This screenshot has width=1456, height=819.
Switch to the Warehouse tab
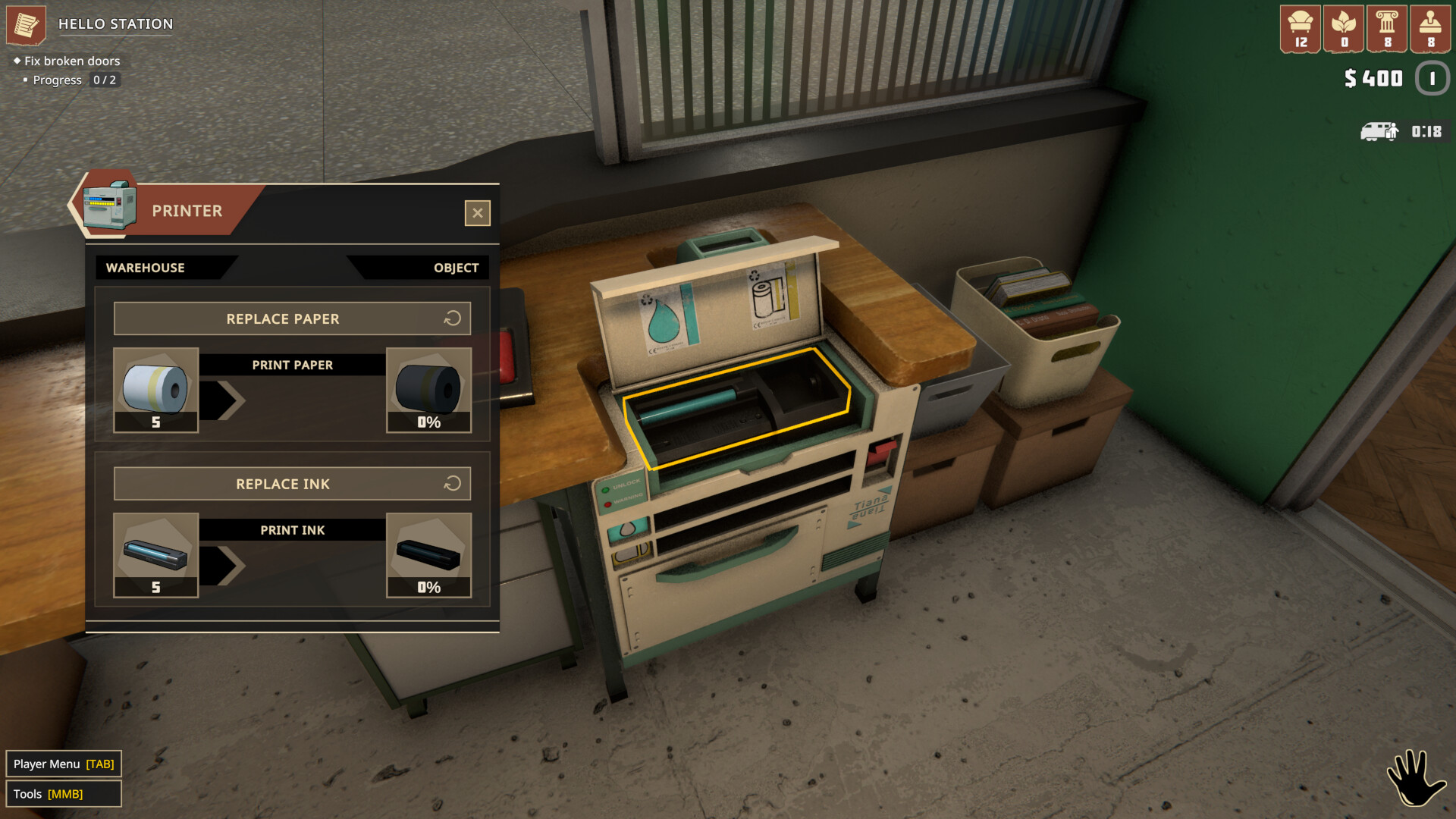(x=146, y=267)
